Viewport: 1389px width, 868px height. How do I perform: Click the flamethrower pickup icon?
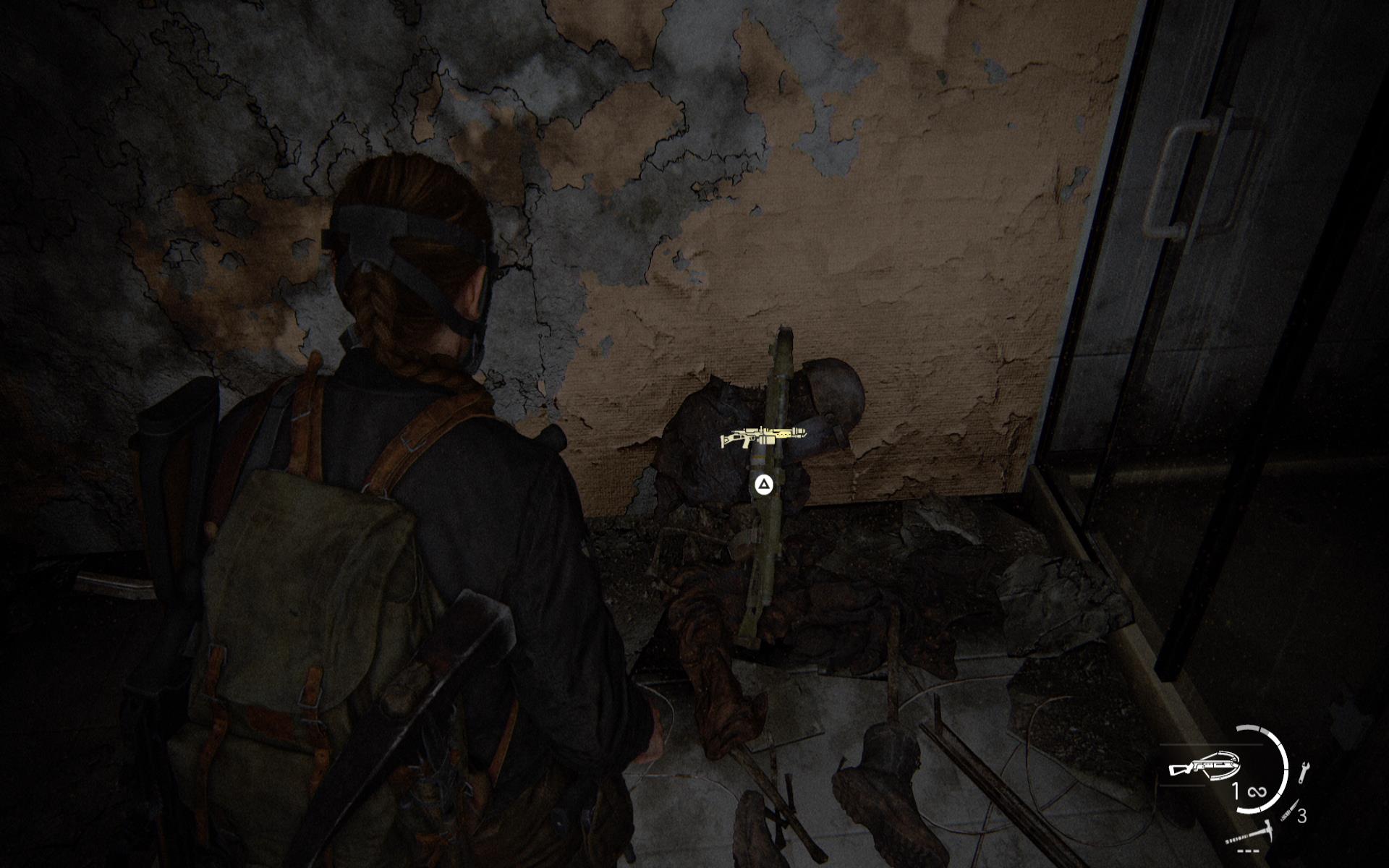(x=753, y=437)
